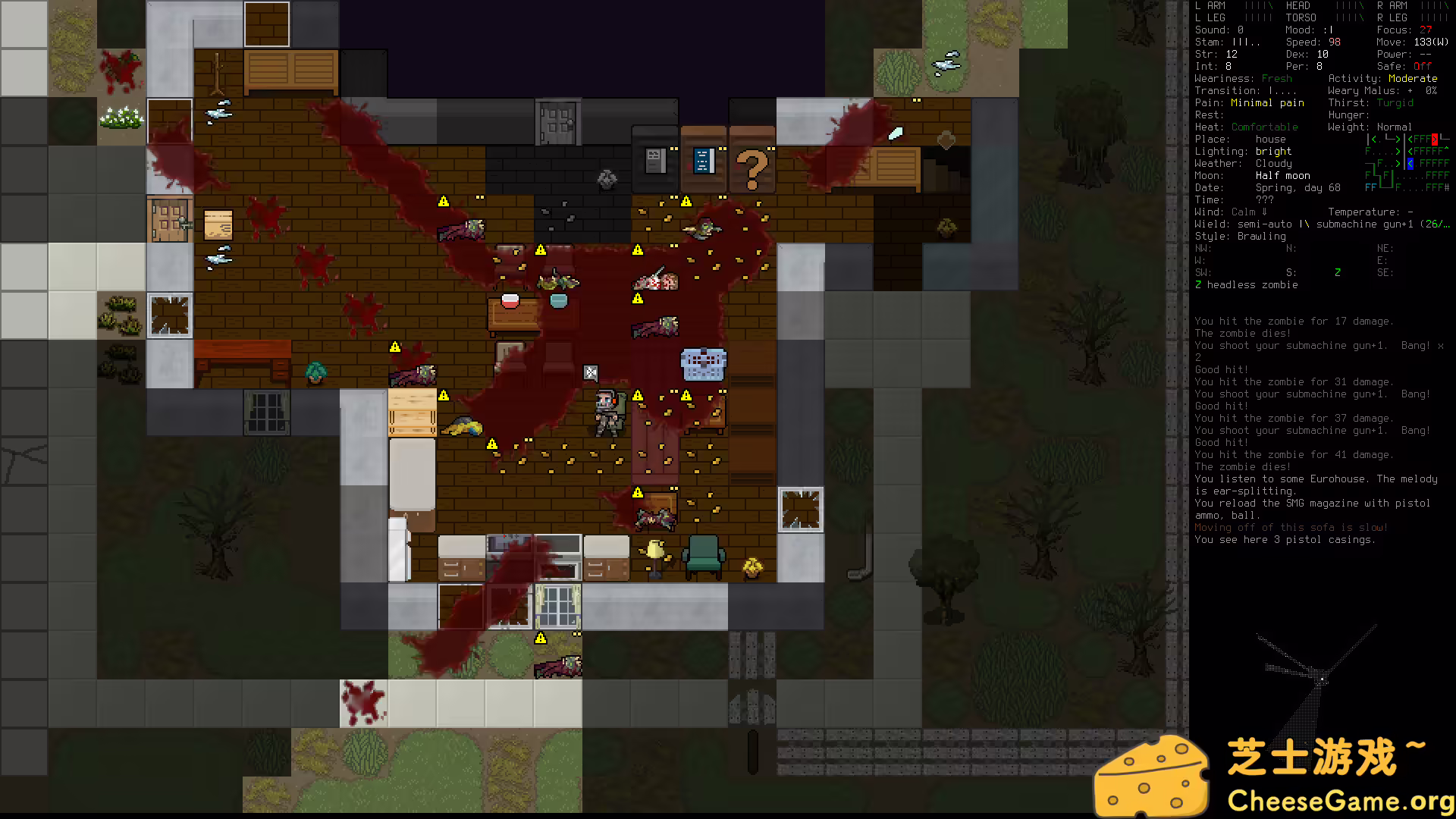Select the player character sprite
Image resolution: width=1456 pixels, height=819 pixels.
pos(610,413)
